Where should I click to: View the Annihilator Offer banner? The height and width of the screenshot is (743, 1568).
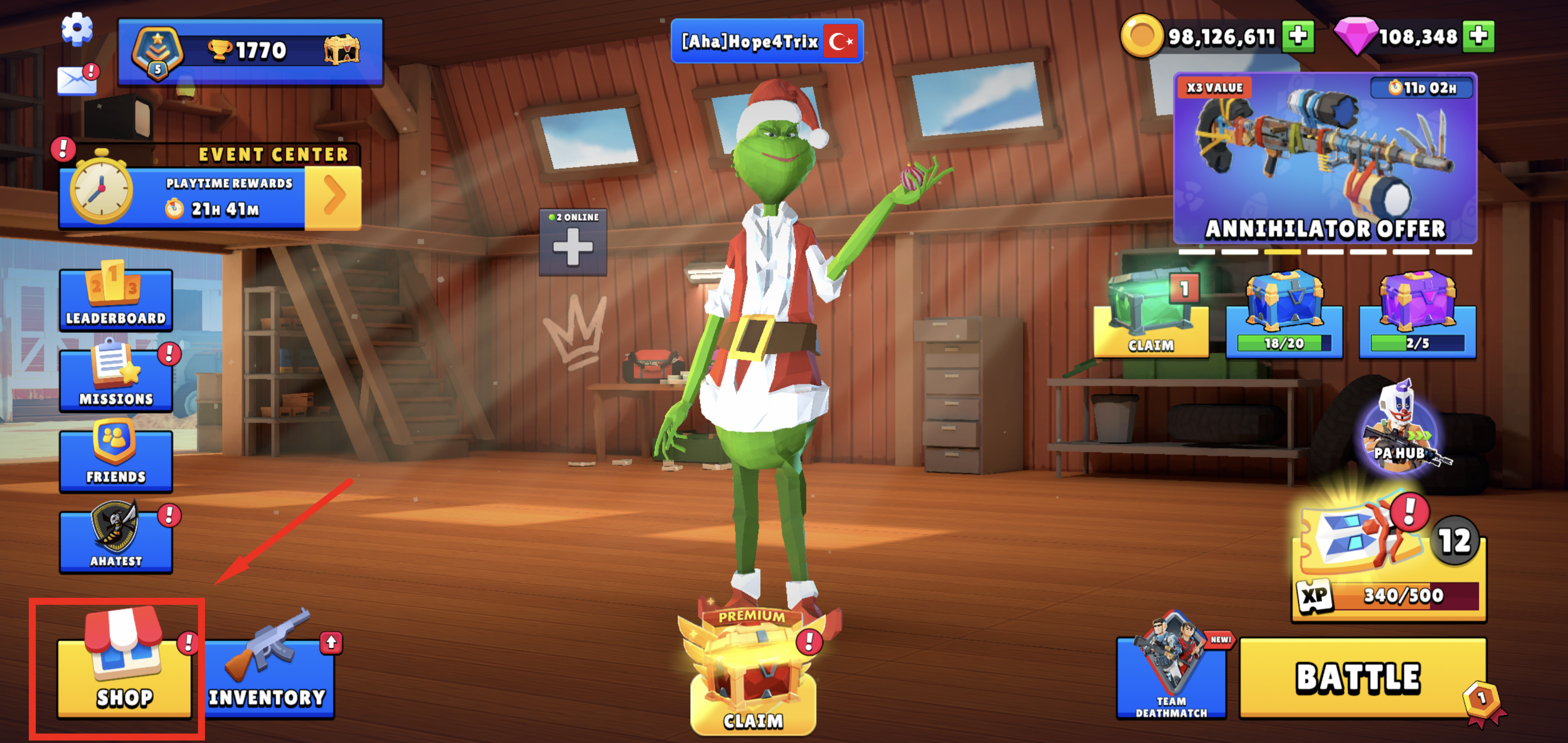(x=1325, y=158)
